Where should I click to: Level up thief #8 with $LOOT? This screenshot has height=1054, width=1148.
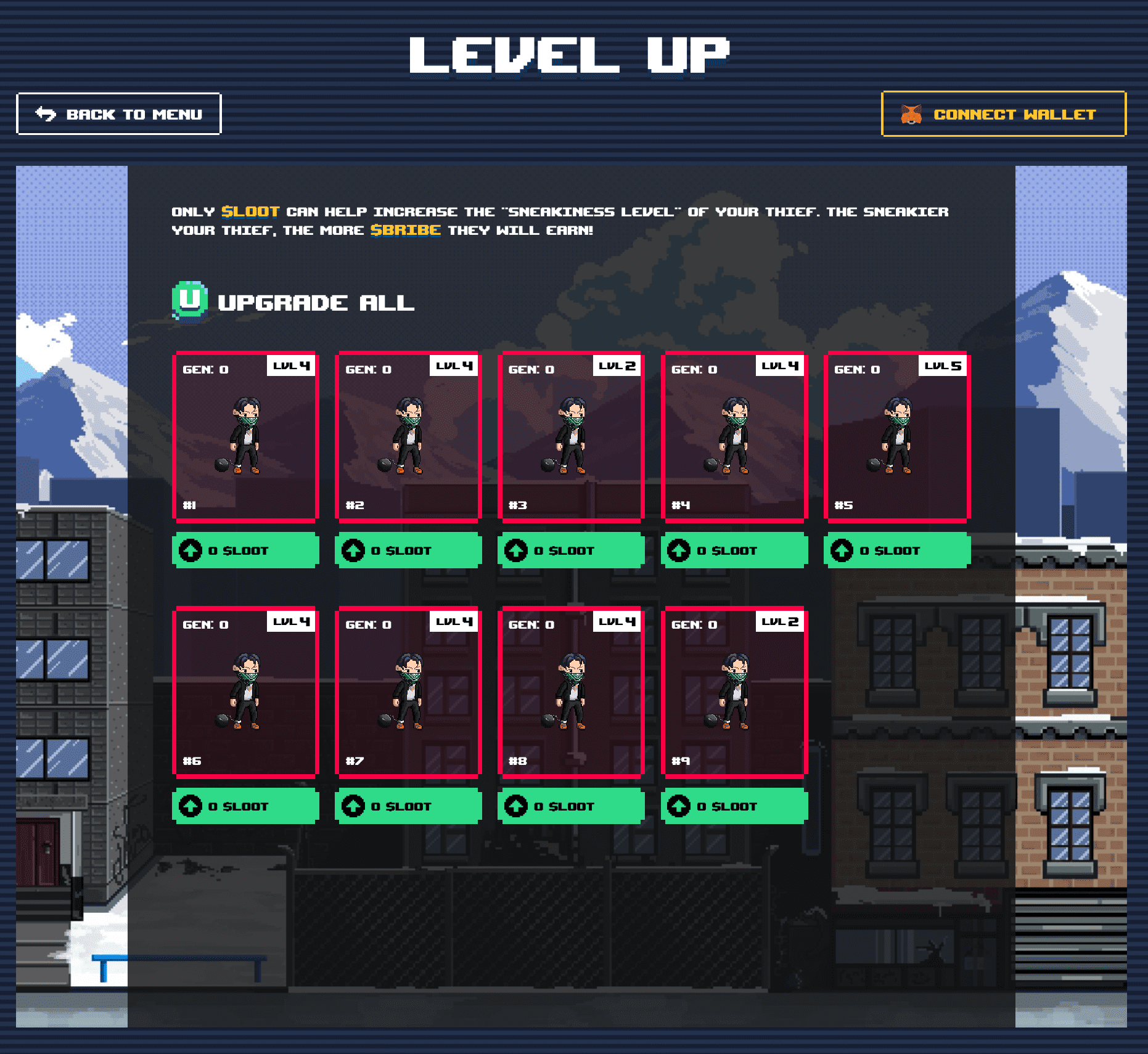[571, 806]
